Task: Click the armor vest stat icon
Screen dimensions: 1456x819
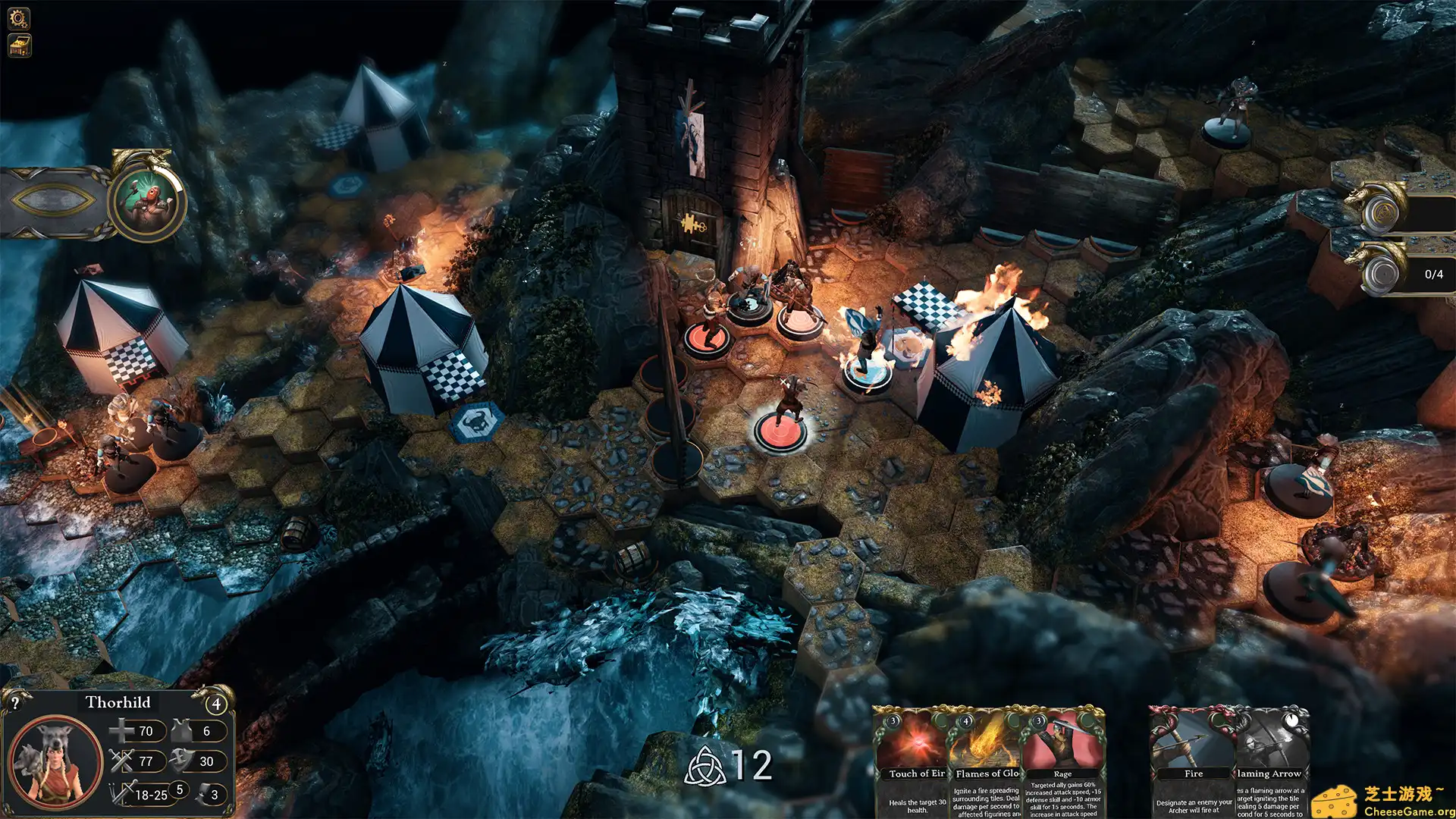Action: point(180,730)
